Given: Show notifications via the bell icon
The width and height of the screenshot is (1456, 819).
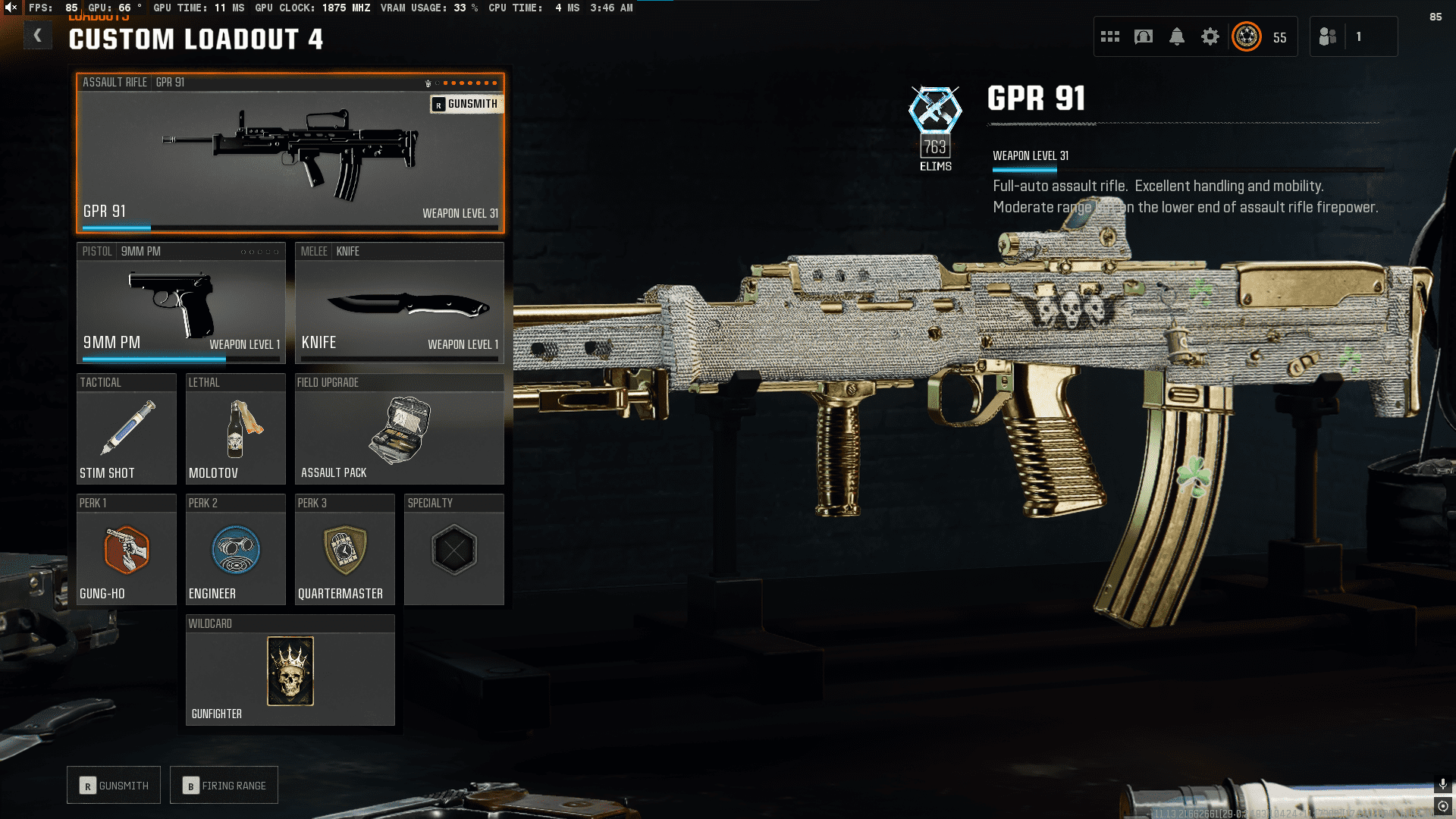Looking at the screenshot, I should pos(1177,36).
